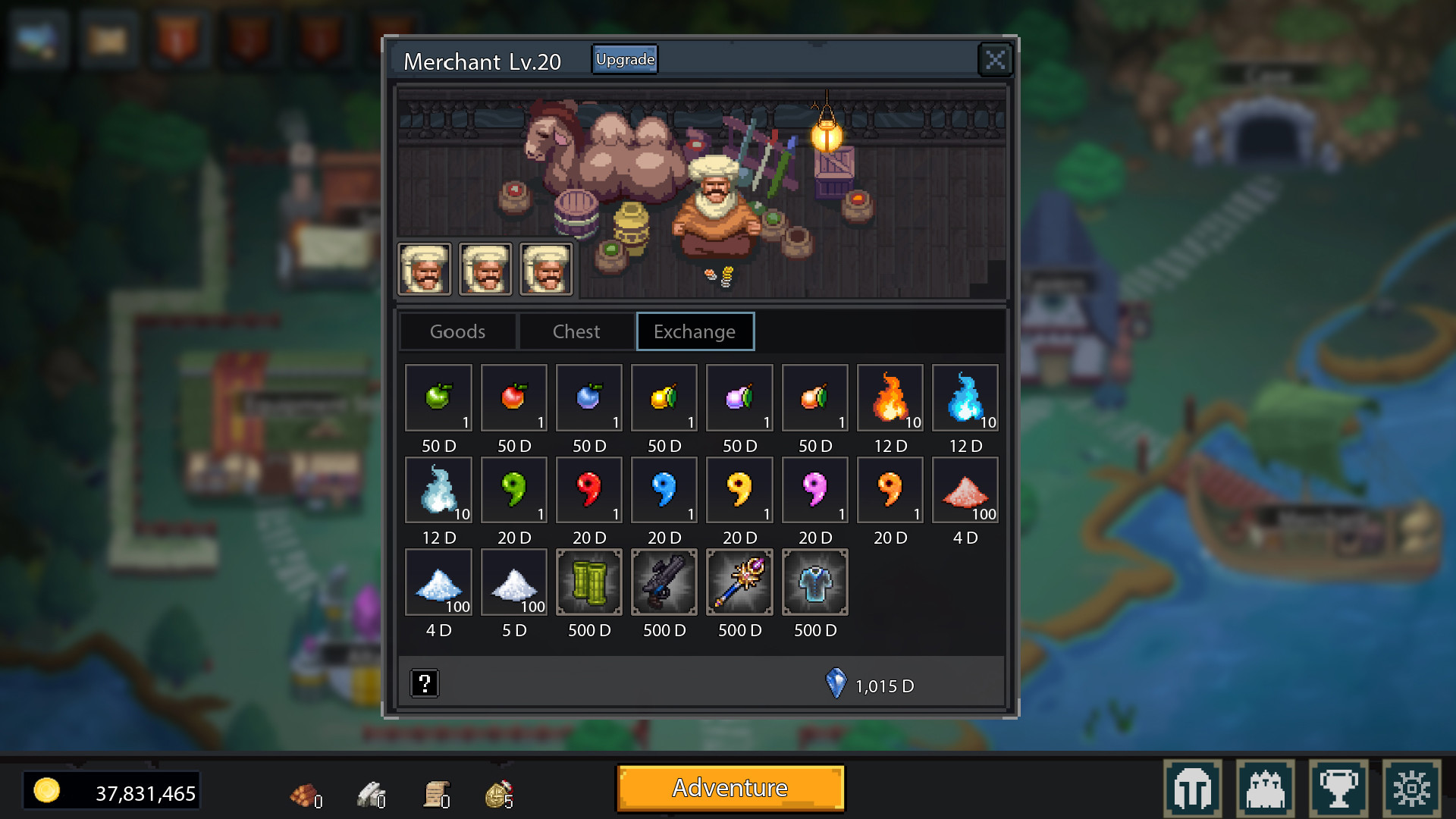Select the orange flame essence priced 12 D
Screen dimensions: 1456x819
890,398
